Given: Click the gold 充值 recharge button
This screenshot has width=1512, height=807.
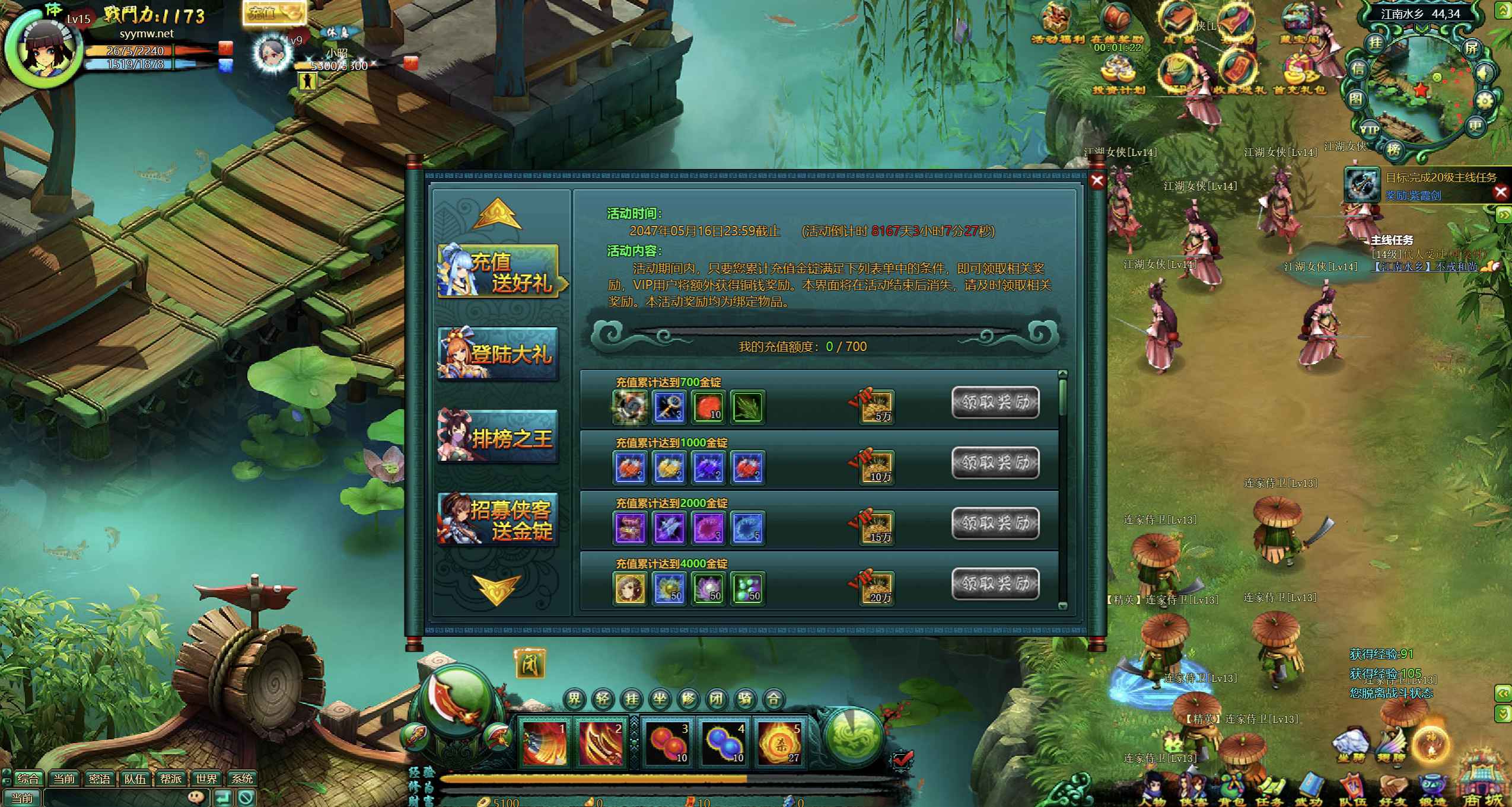Looking at the screenshot, I should [x=274, y=13].
